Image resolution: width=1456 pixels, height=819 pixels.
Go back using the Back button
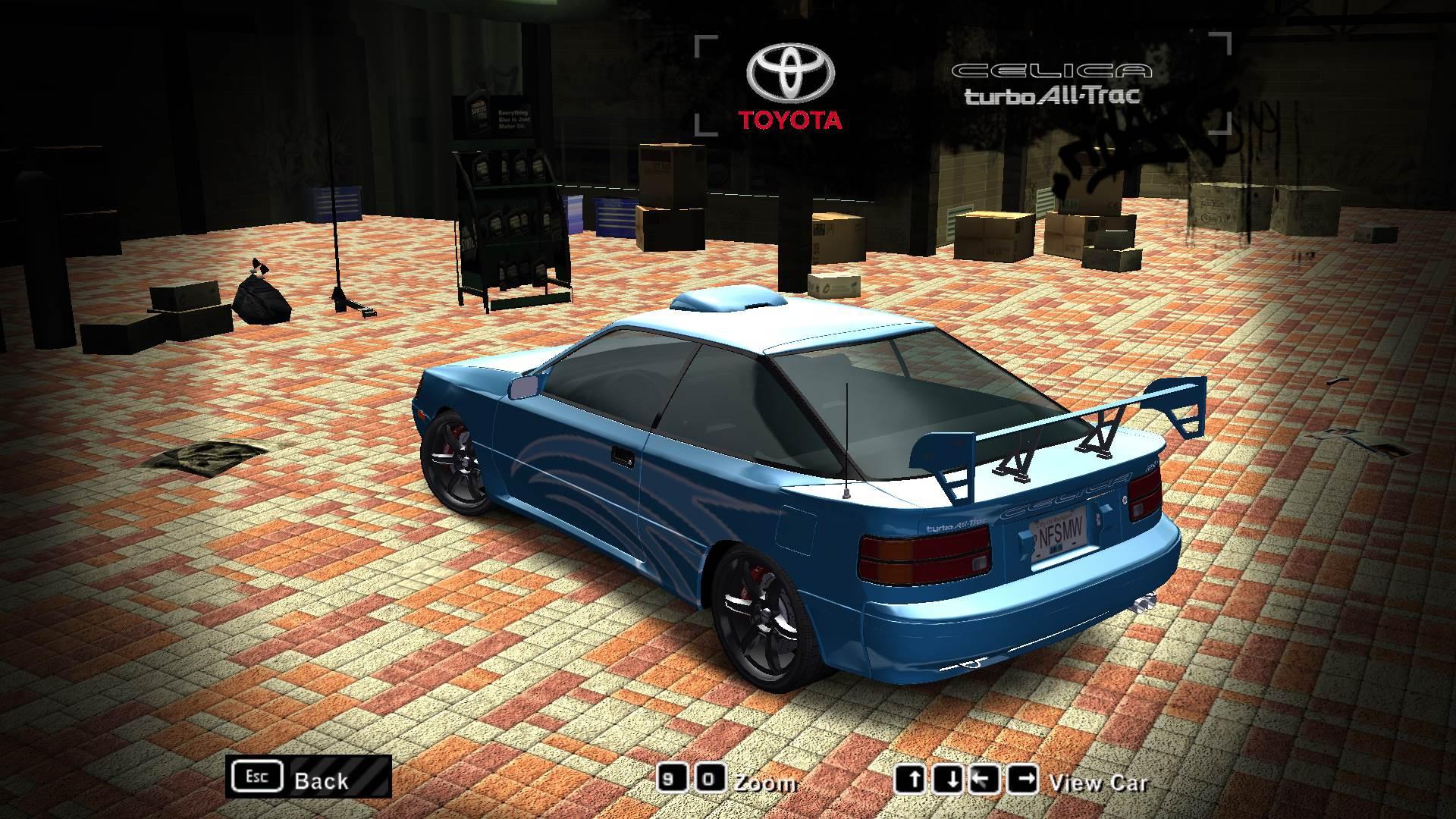click(x=309, y=777)
